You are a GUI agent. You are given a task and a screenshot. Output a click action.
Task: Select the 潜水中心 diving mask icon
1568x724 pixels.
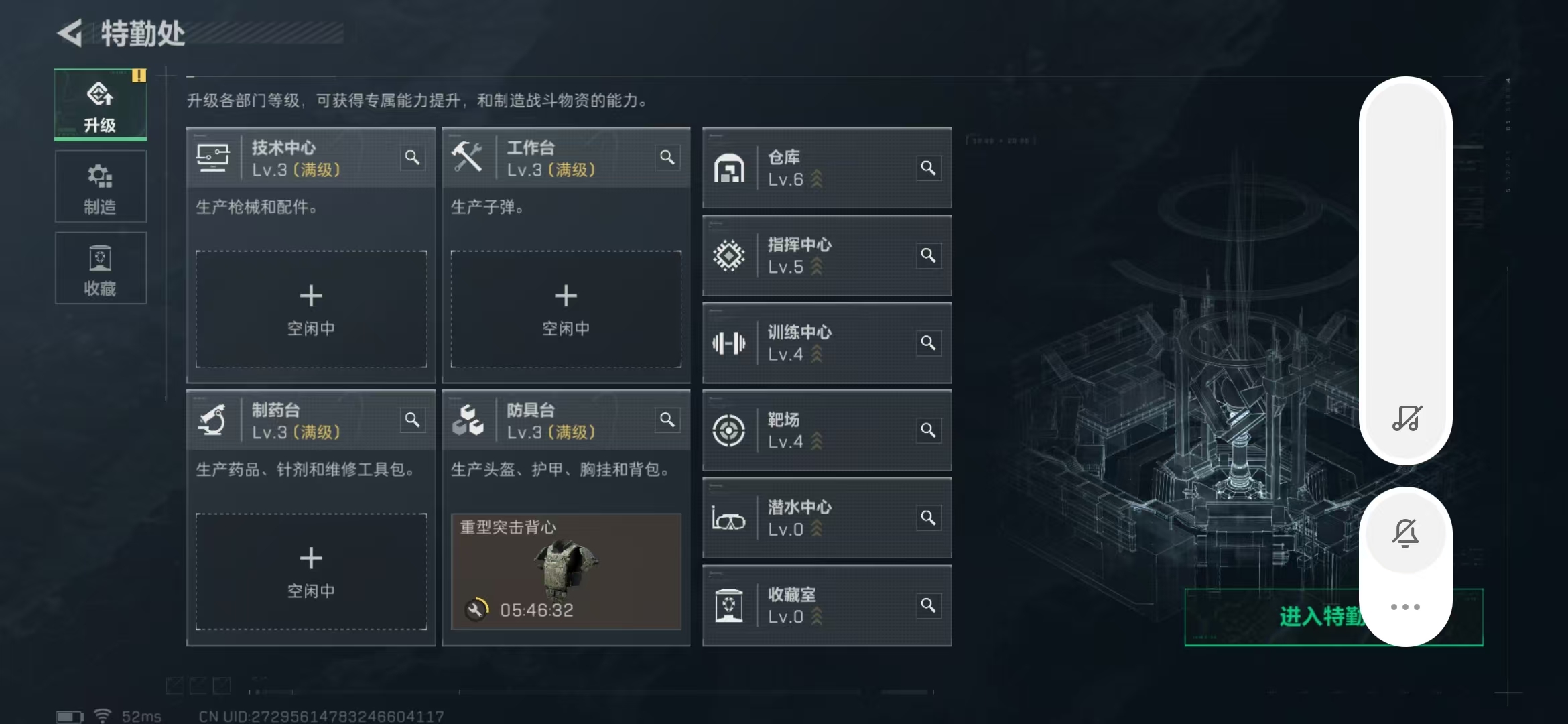[729, 518]
